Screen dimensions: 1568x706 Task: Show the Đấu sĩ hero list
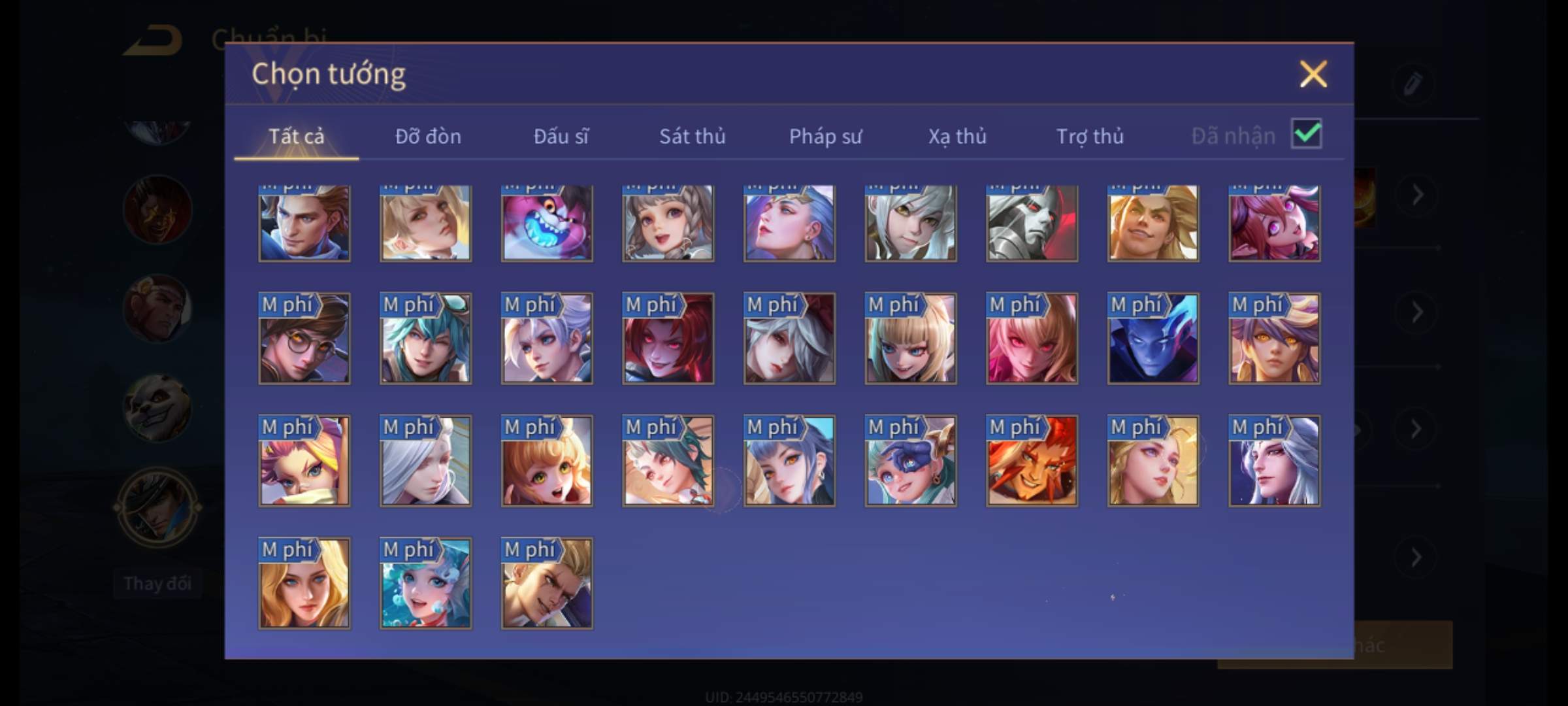(x=561, y=136)
